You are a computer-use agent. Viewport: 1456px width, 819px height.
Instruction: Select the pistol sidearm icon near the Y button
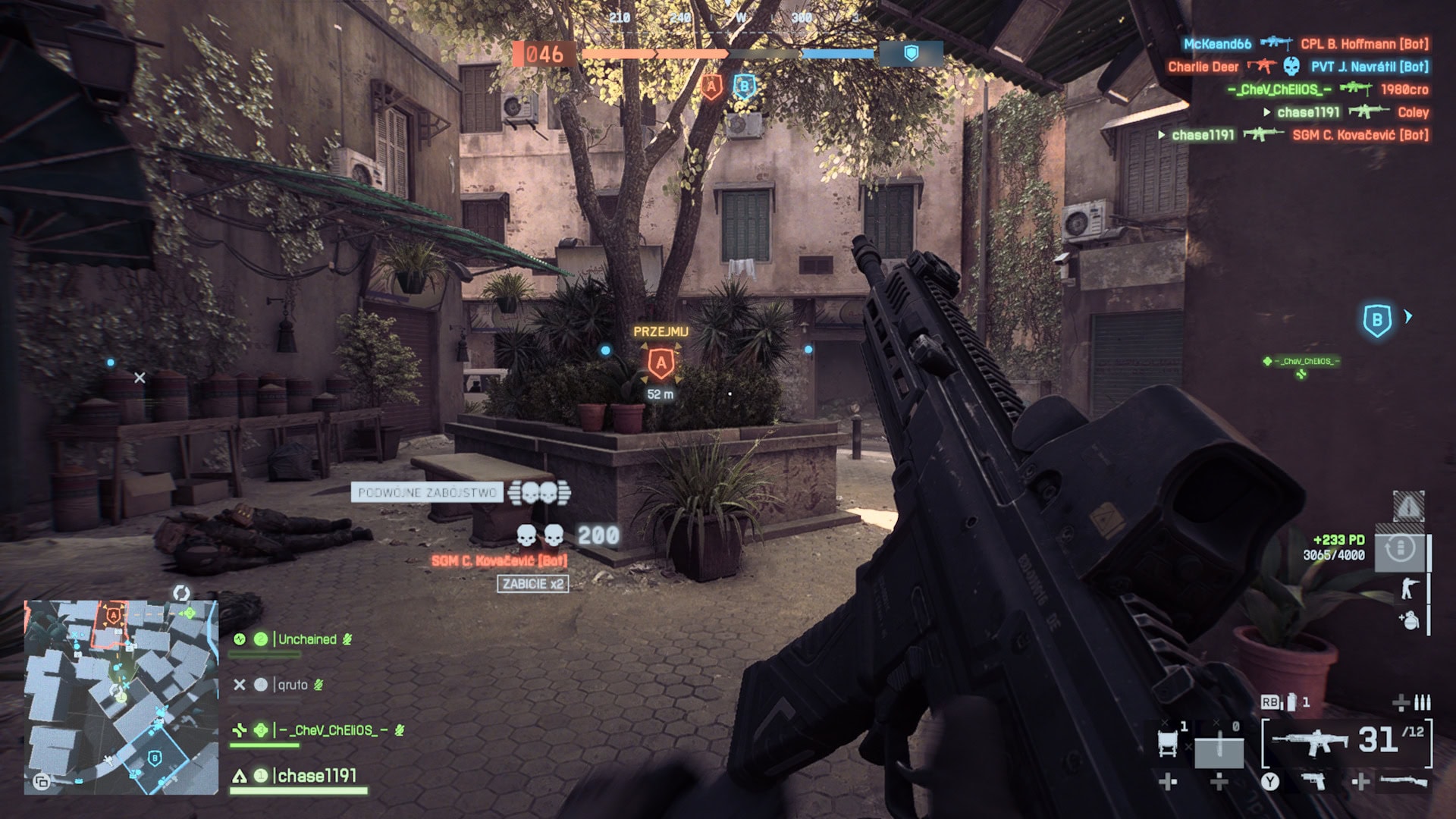pyautogui.click(x=1313, y=782)
